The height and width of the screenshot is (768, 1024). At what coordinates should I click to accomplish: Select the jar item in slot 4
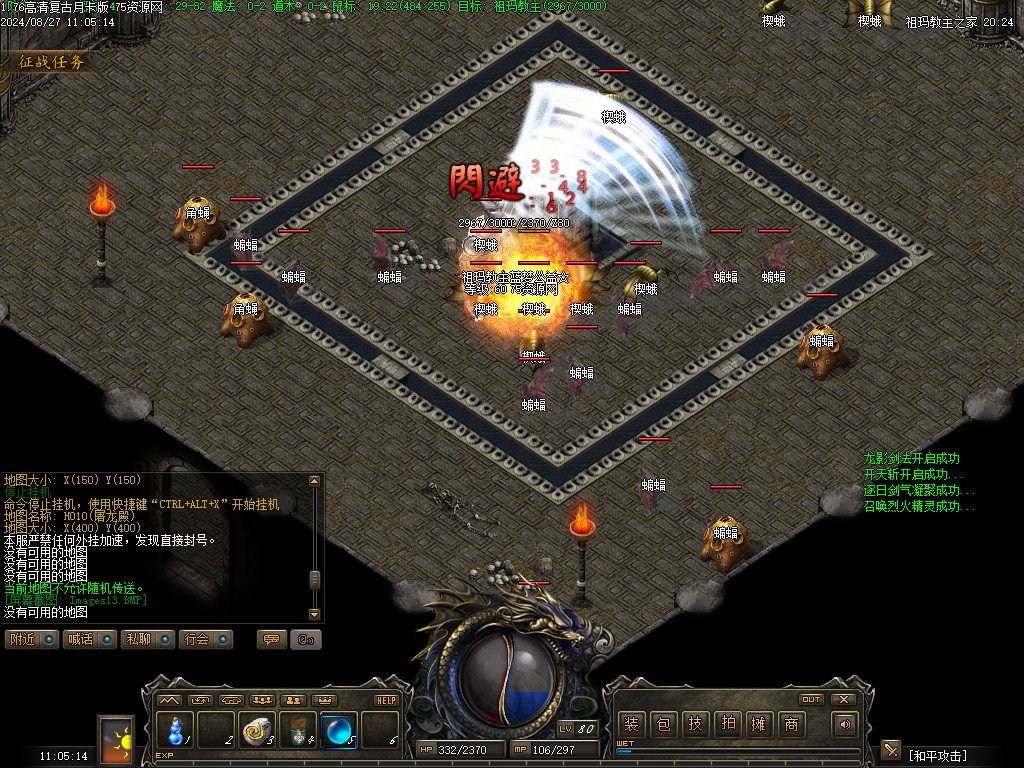(298, 729)
